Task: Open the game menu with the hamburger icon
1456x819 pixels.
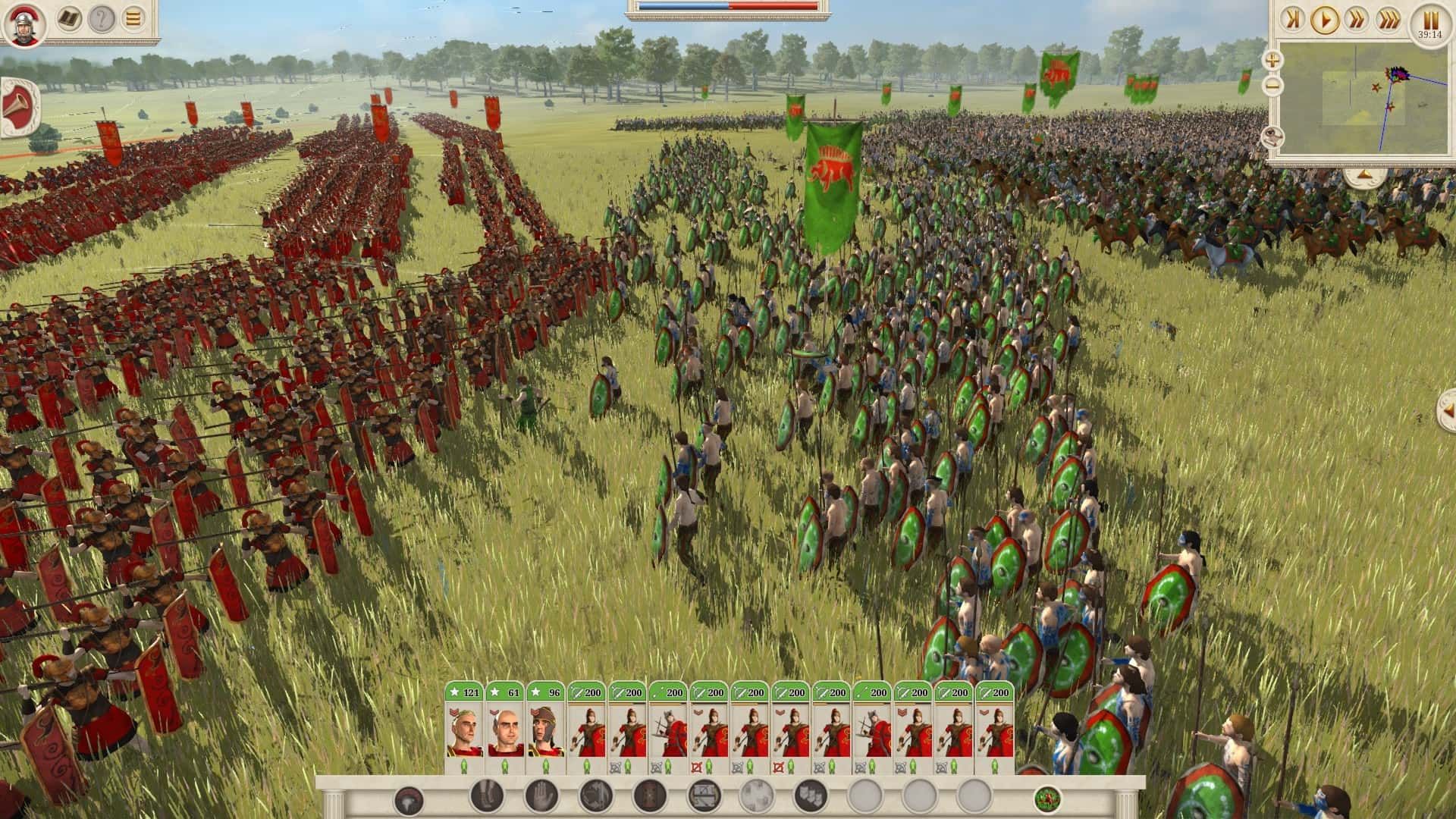Action: [132, 18]
